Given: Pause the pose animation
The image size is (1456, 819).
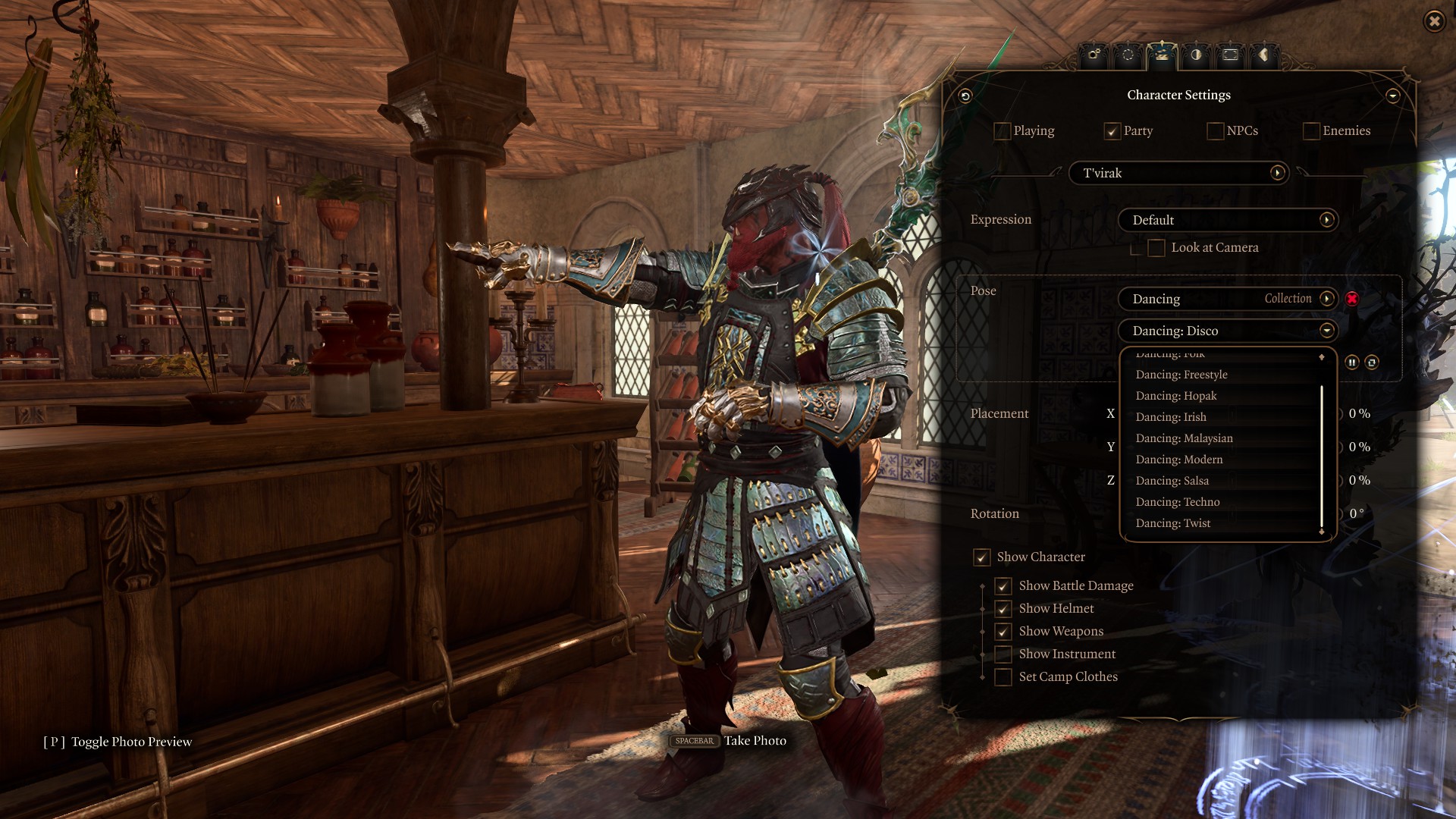Looking at the screenshot, I should pos(1351,362).
